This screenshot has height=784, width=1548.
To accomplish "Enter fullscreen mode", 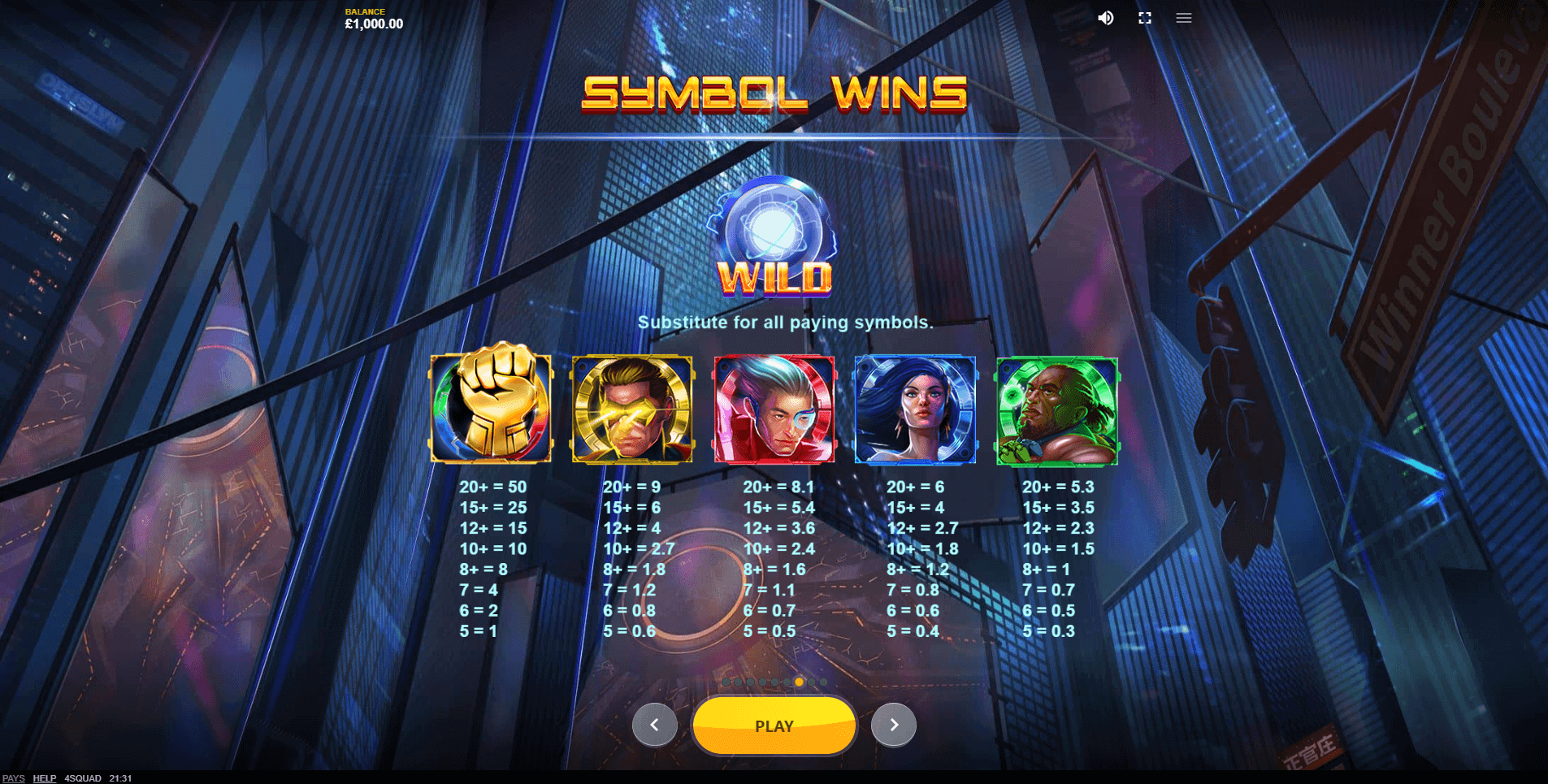I will (x=1144, y=18).
